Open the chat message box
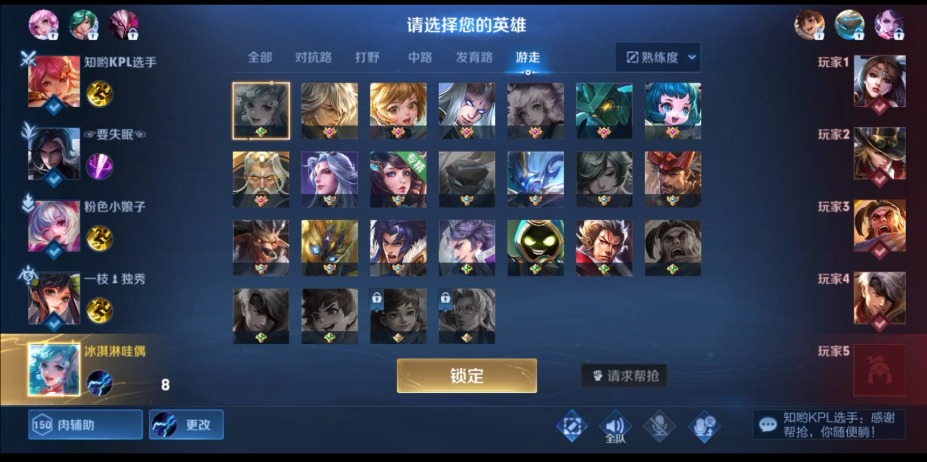 (x=829, y=424)
